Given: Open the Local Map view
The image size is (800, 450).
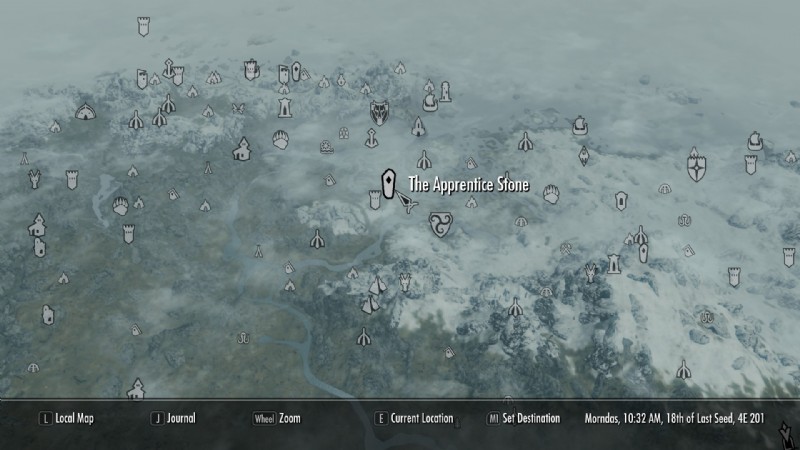Looking at the screenshot, I should [75, 418].
